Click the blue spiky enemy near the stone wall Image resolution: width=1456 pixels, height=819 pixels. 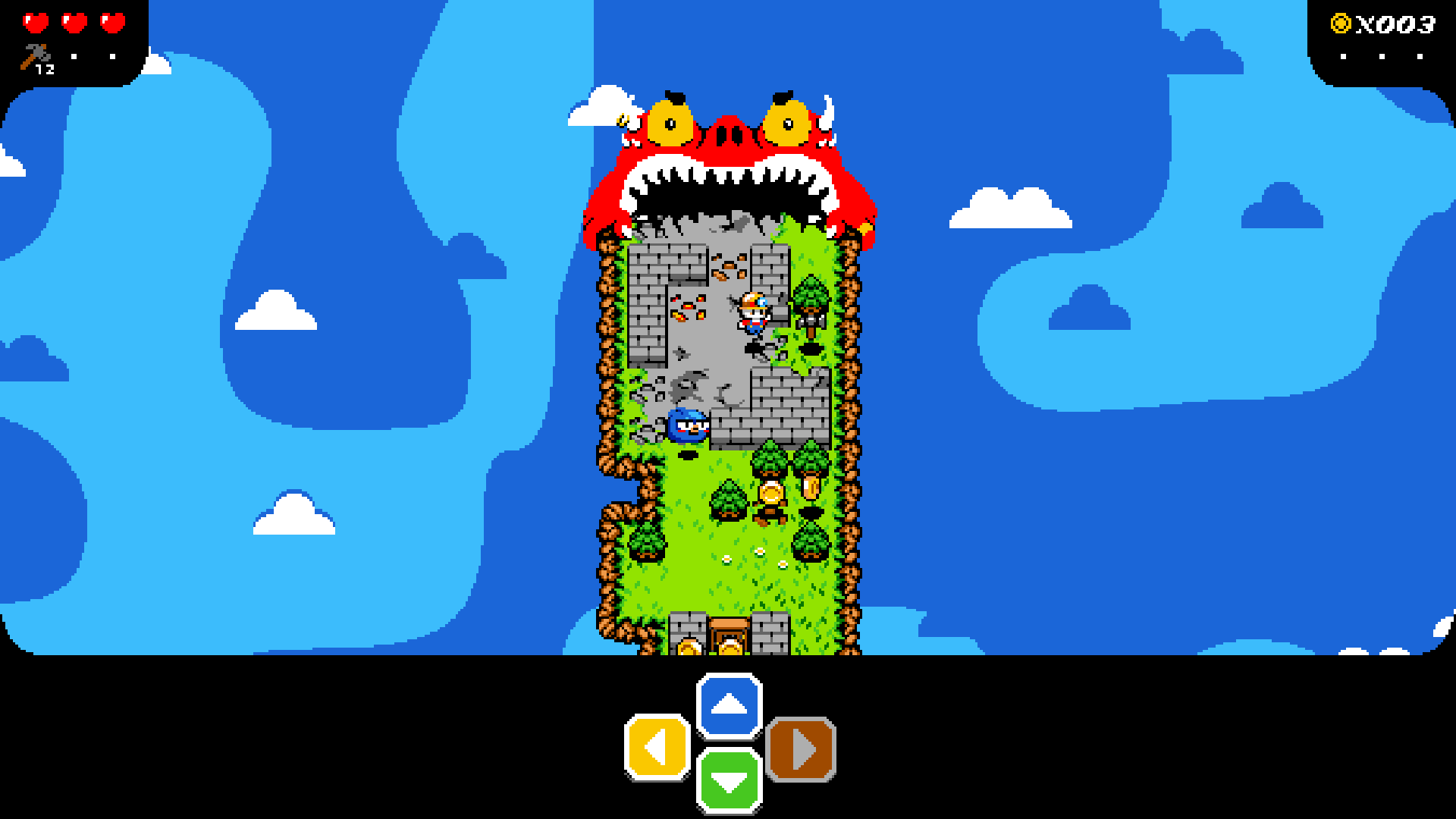686,426
